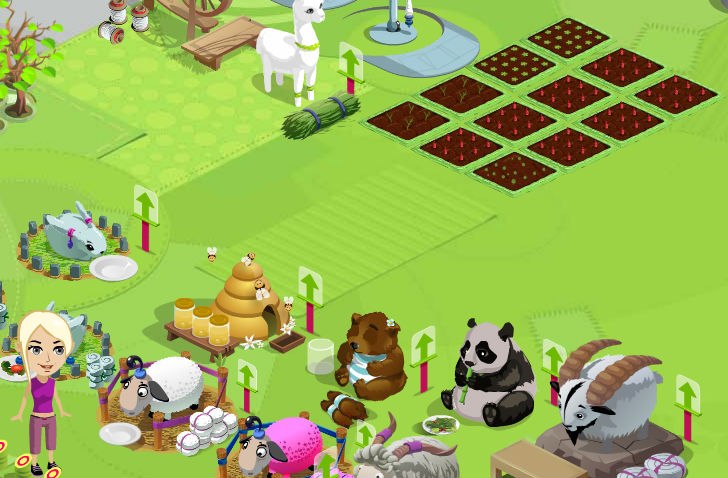Choose the green arrow between panda and white goat
The width and height of the screenshot is (728, 478).
pyautogui.click(x=553, y=359)
